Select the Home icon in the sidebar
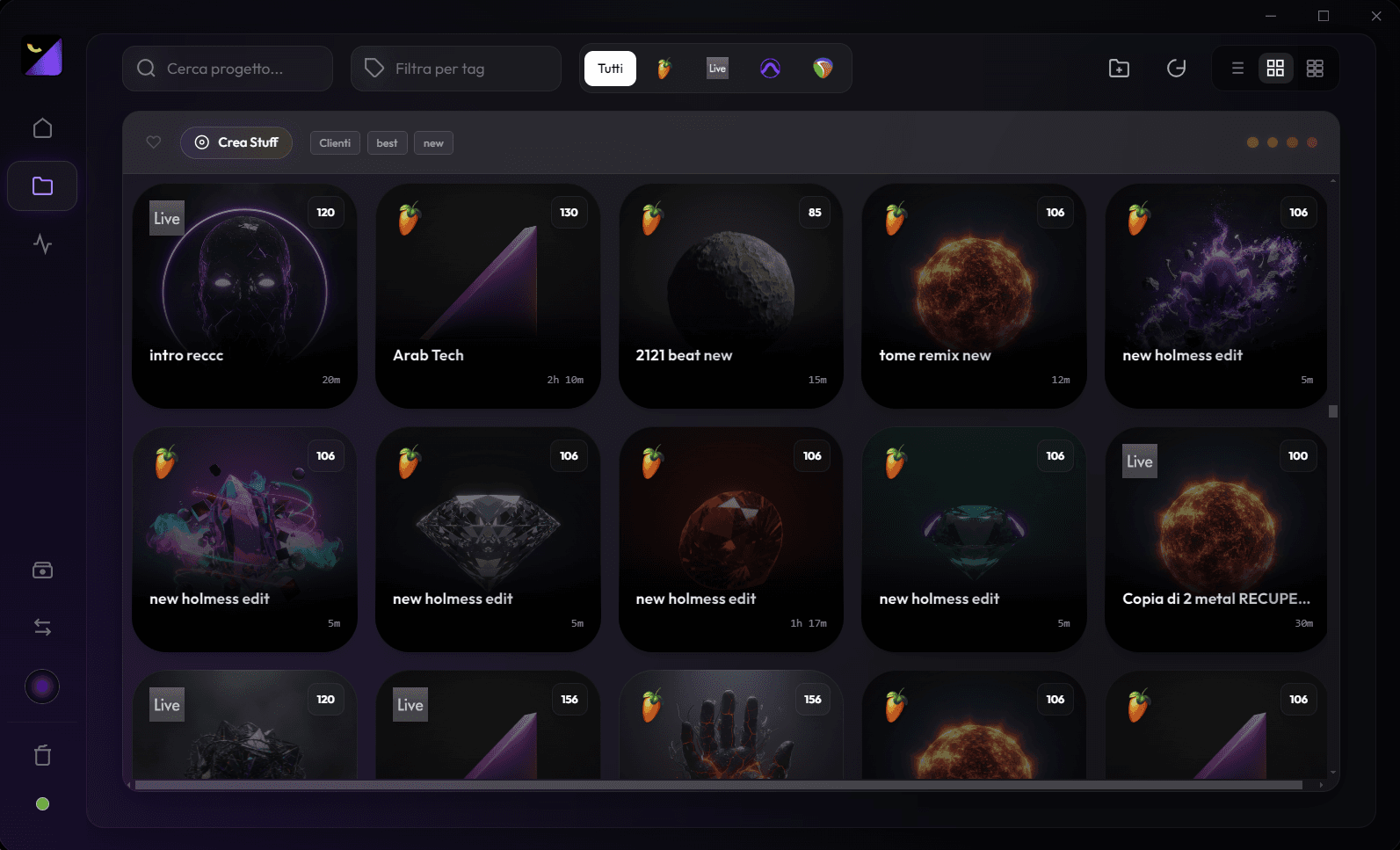Viewport: 1400px width, 850px height. tap(42, 127)
